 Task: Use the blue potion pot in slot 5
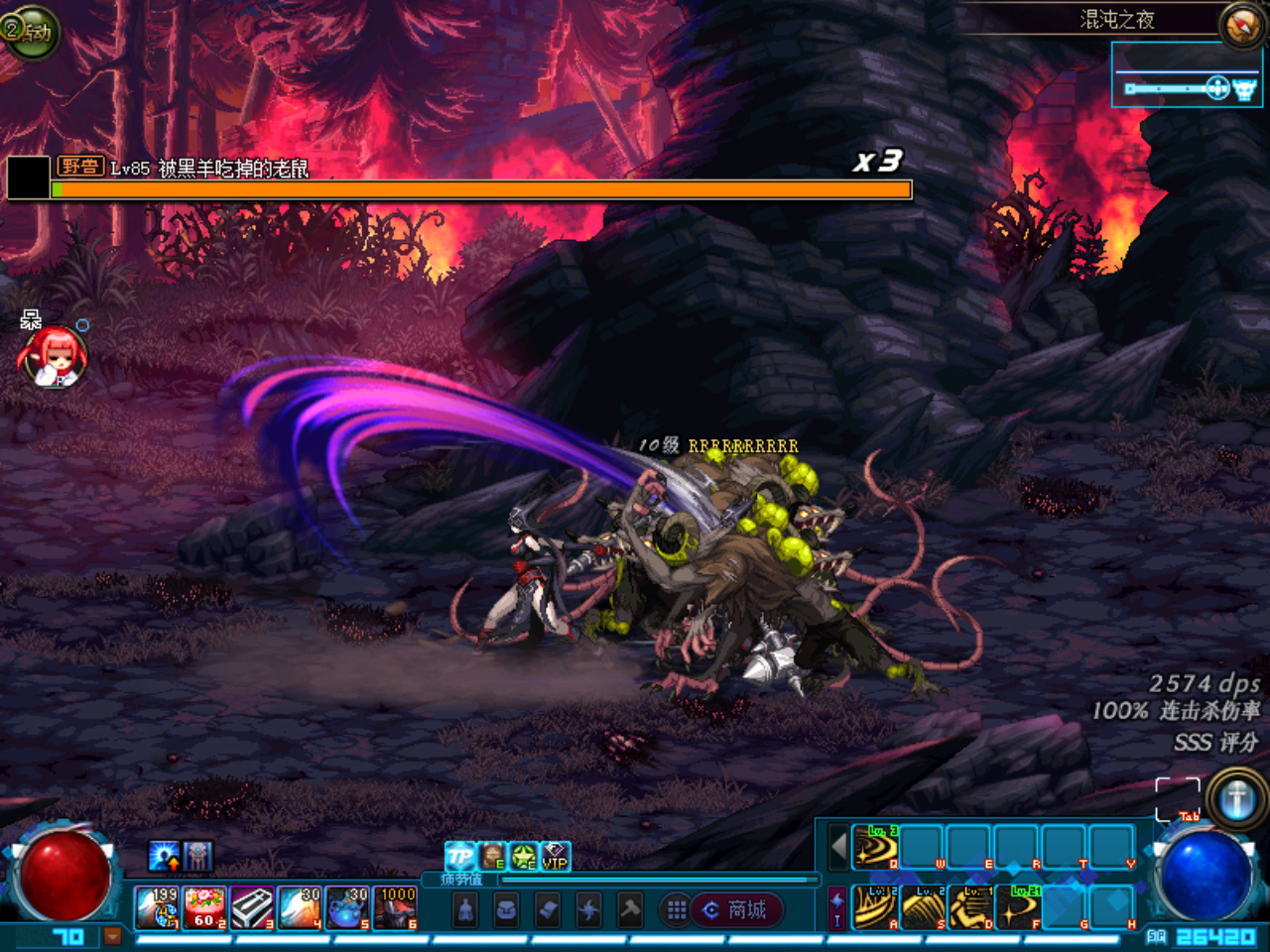coord(347,907)
